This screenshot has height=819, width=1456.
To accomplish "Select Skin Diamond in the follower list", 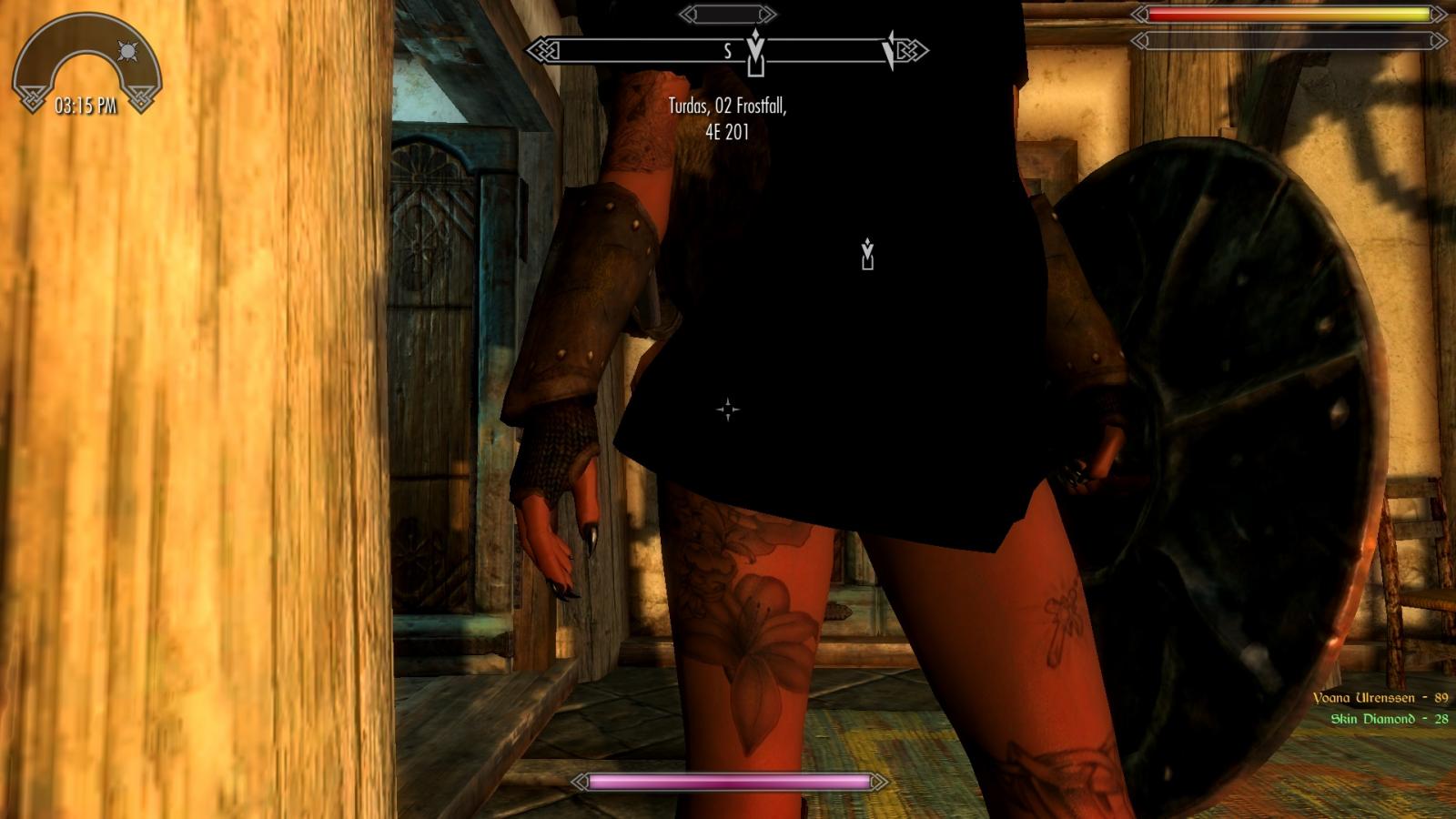I will [x=1389, y=719].
